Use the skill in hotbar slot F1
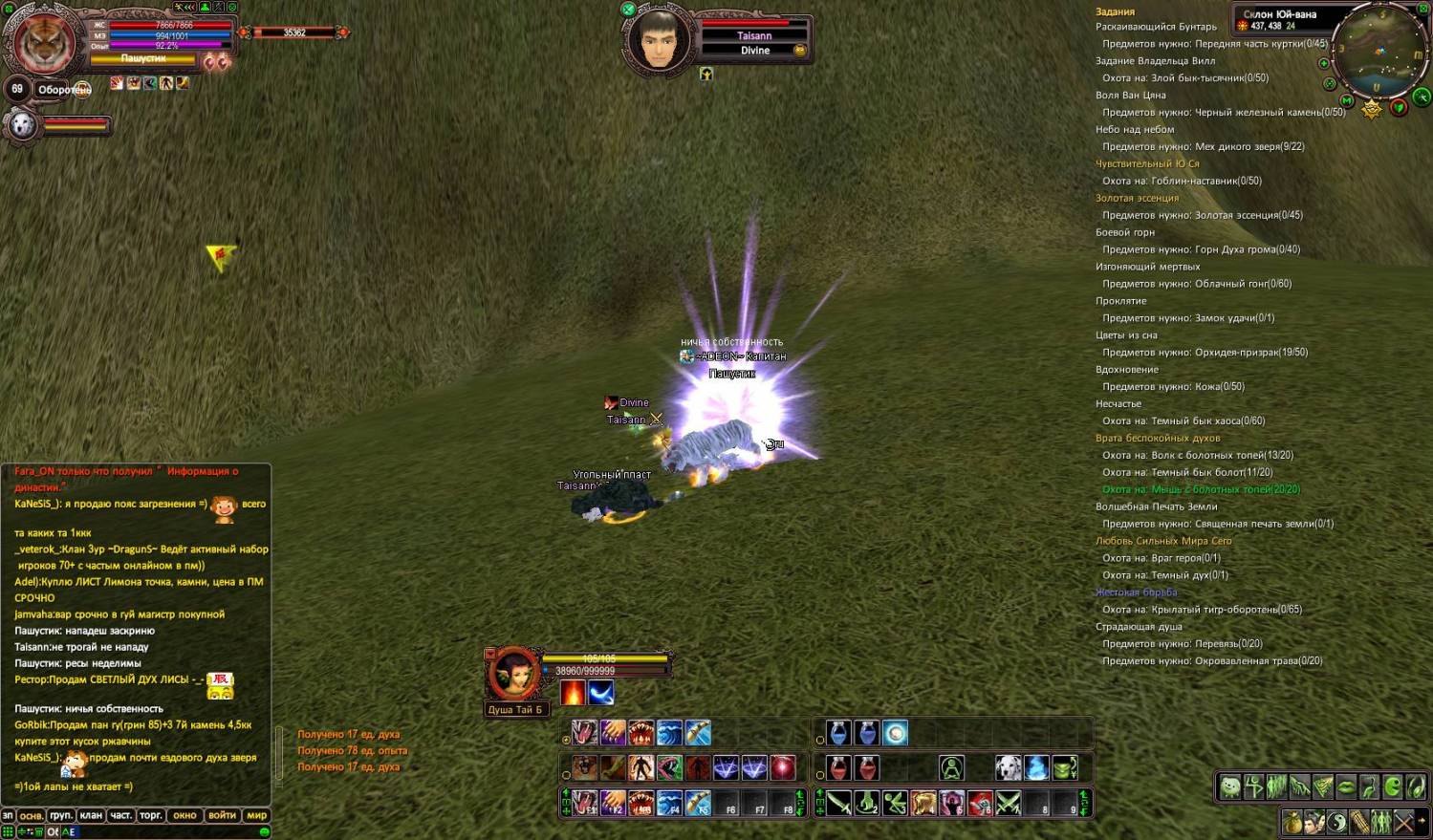Viewport: 1433px width, 840px height. (x=584, y=803)
